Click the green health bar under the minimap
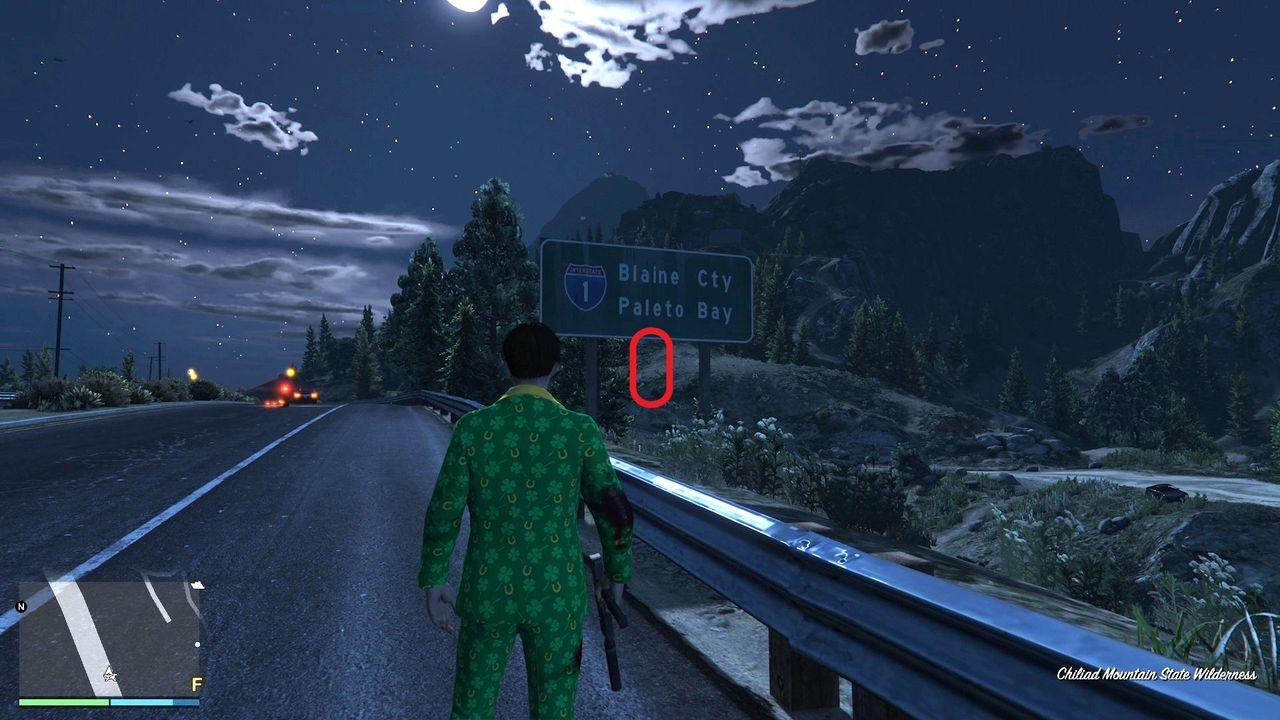Screen dimensions: 1280x720 pyautogui.click(x=62, y=702)
